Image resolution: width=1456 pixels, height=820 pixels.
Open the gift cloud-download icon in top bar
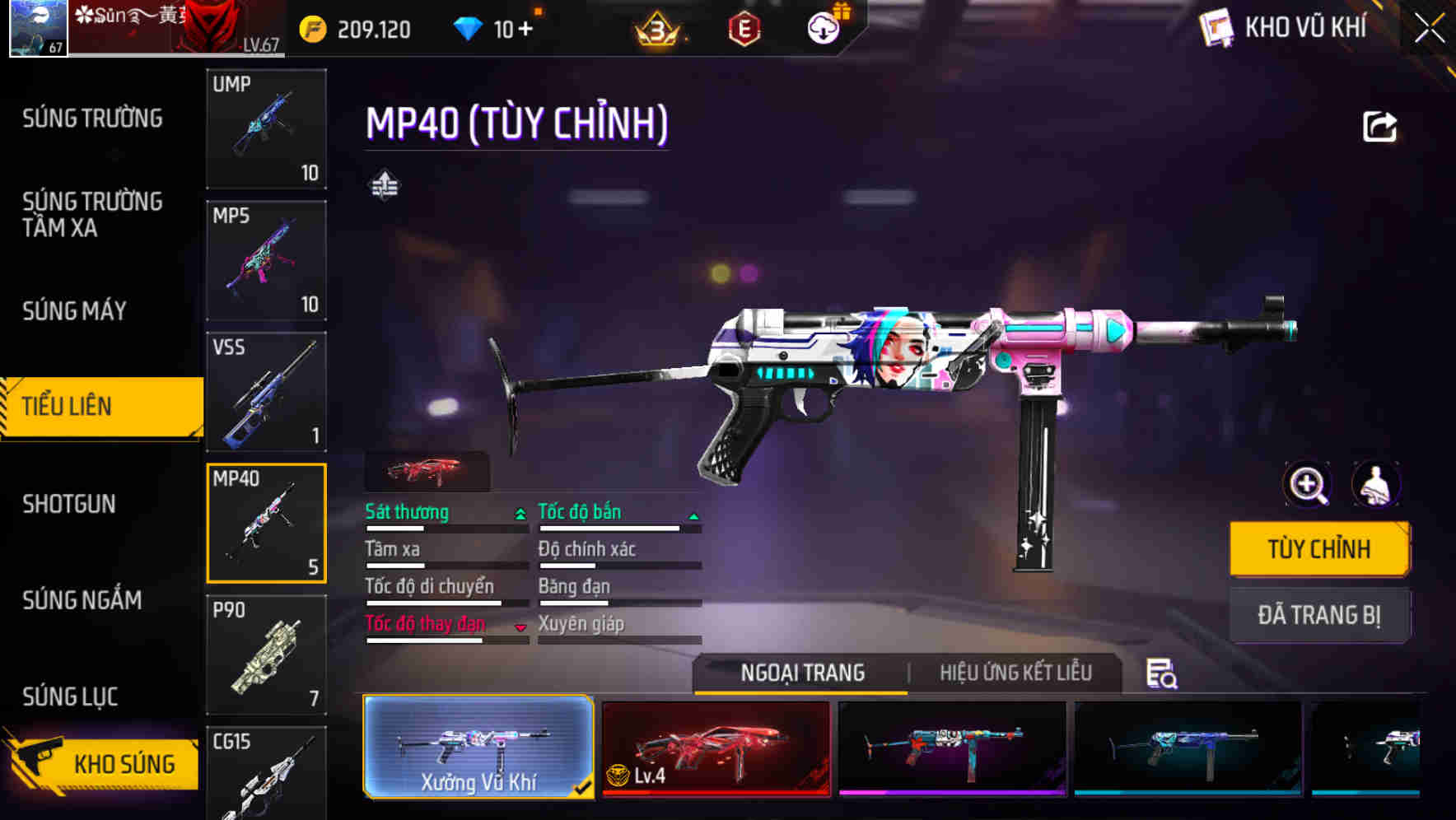823,26
